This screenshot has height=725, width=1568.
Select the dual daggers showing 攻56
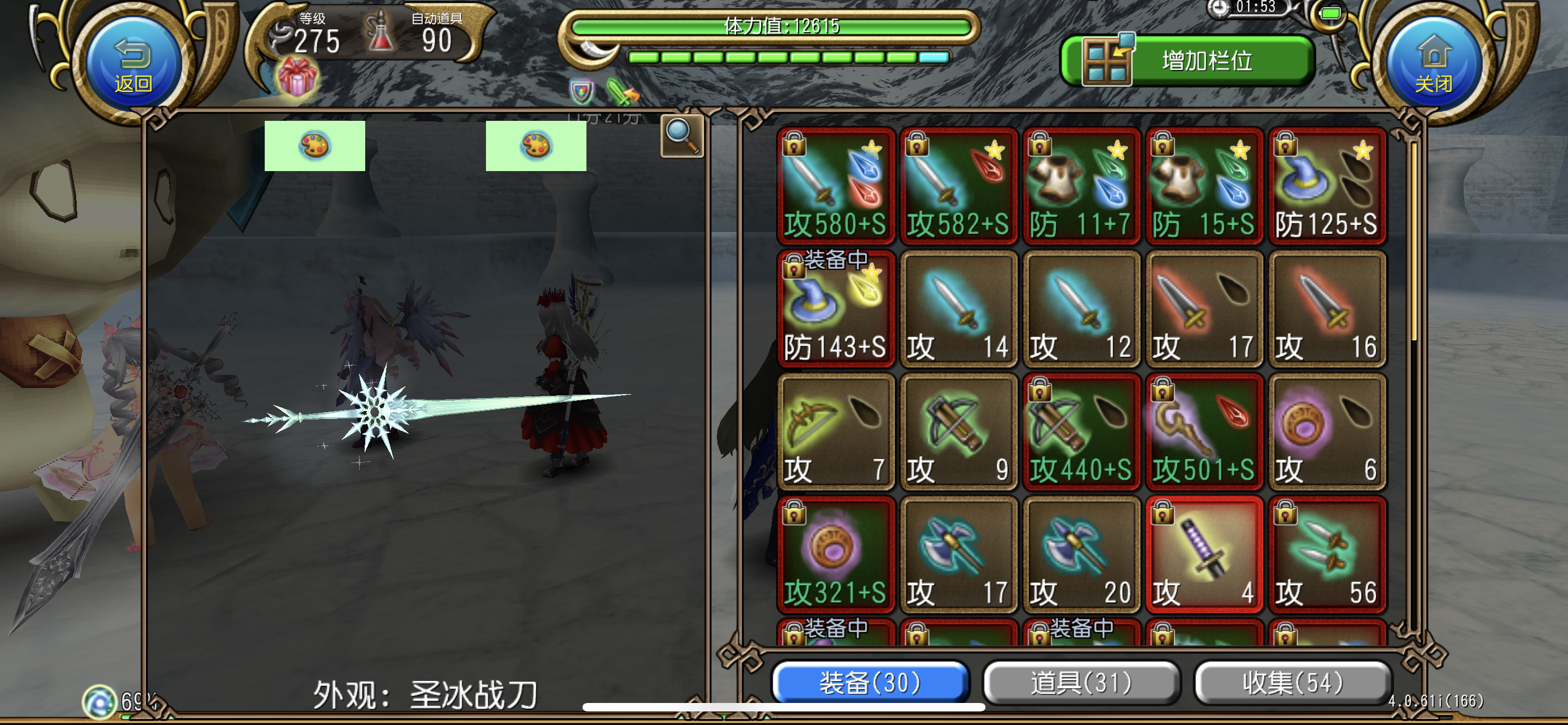click(x=1327, y=554)
